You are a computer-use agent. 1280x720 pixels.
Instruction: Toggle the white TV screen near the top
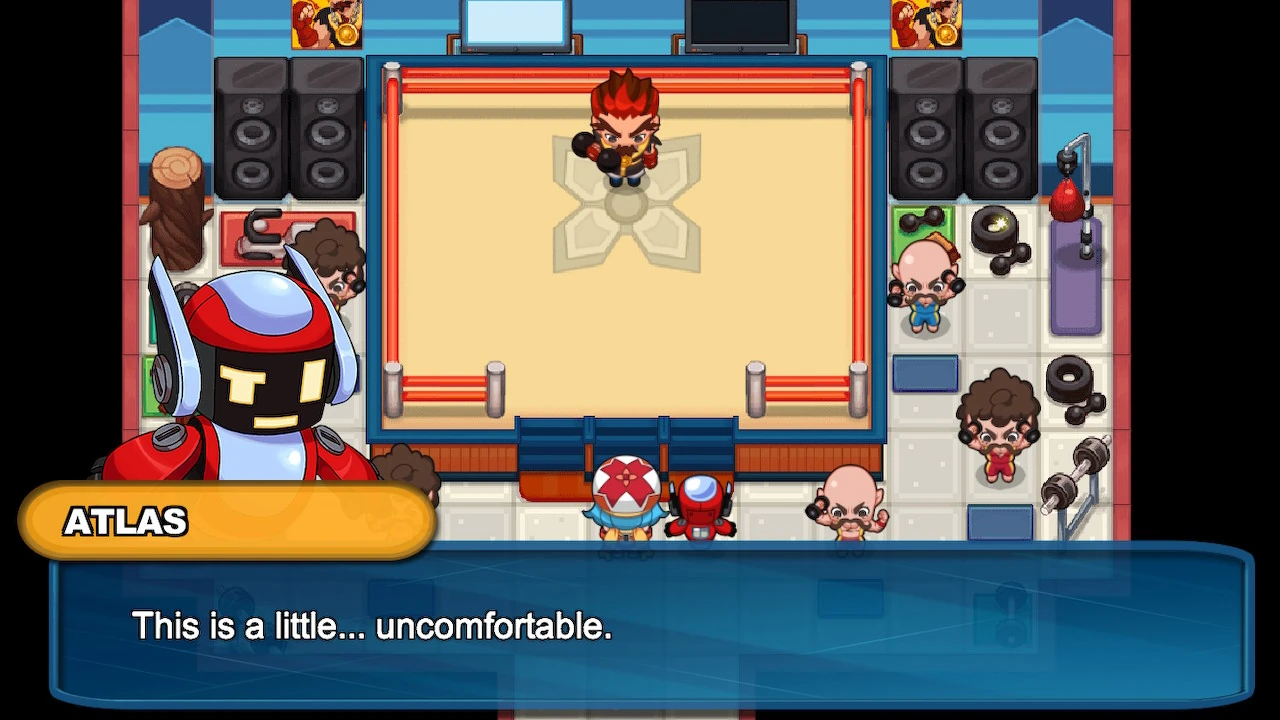(513, 22)
